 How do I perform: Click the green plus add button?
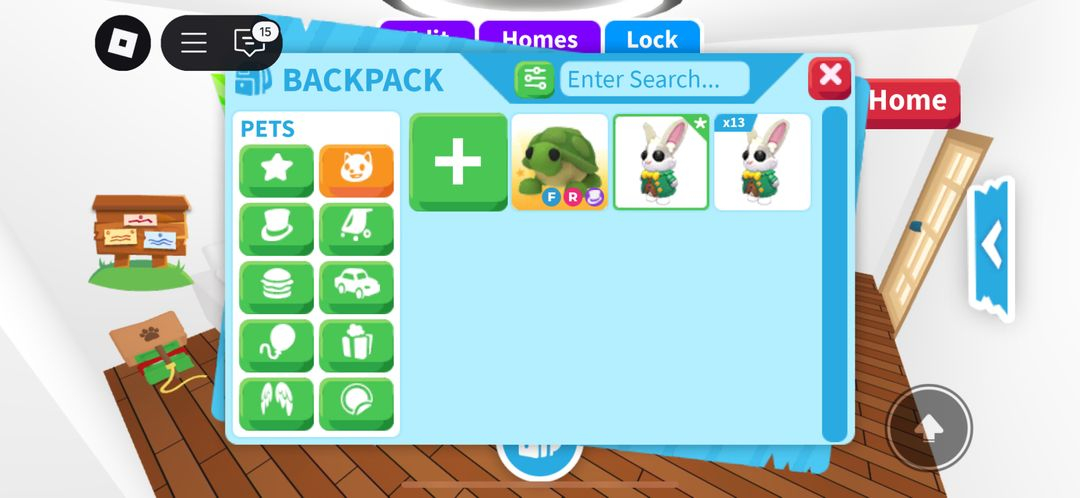458,162
